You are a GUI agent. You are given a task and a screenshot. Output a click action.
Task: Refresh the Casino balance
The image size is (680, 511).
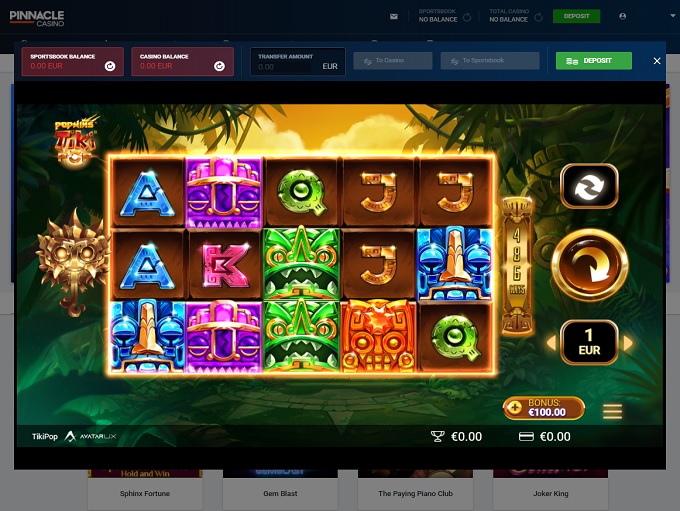pyautogui.click(x=220, y=66)
